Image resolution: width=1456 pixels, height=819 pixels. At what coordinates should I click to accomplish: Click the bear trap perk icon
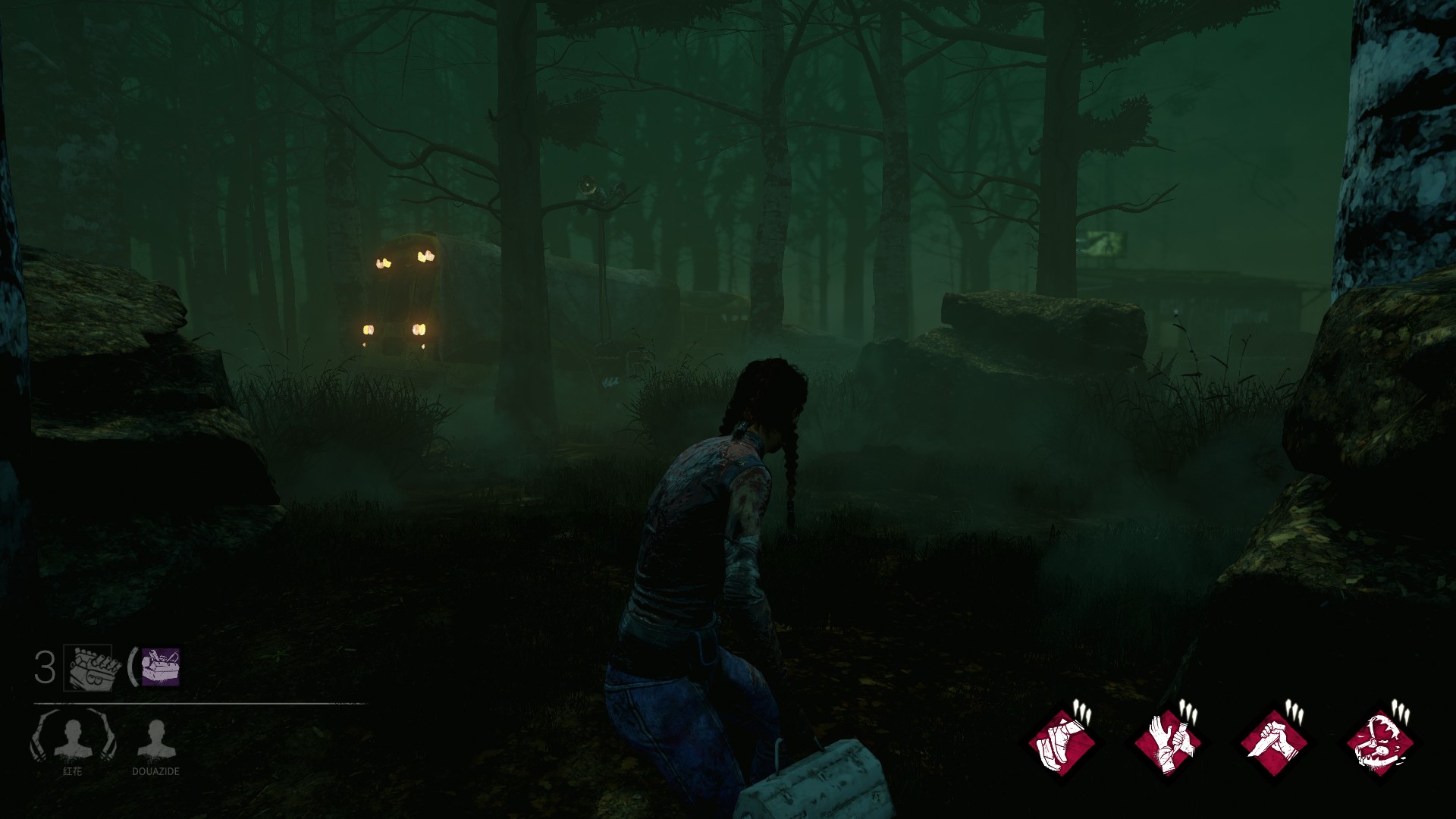click(1380, 743)
